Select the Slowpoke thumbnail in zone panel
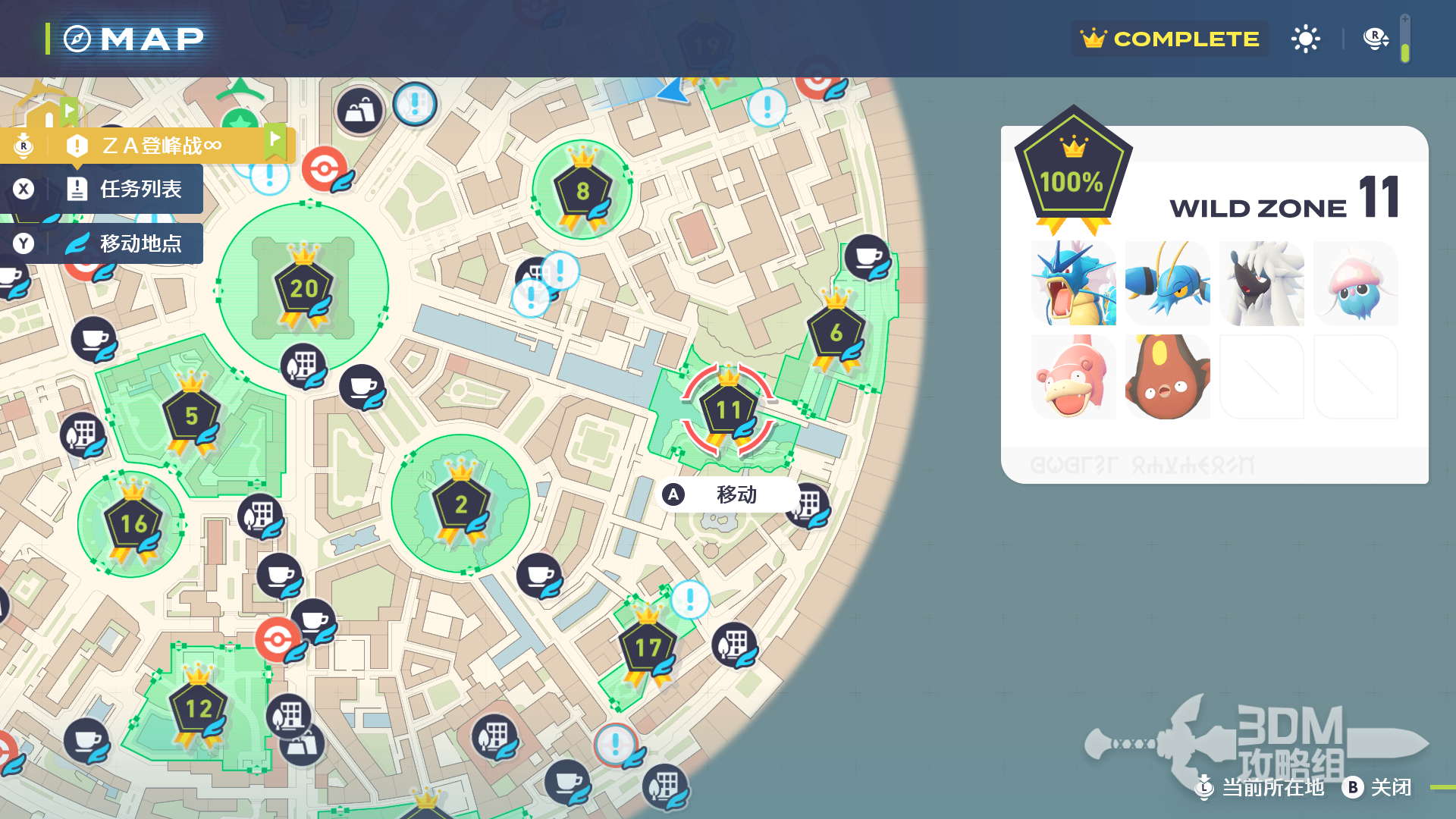Image resolution: width=1456 pixels, height=819 pixels. 1073,377
